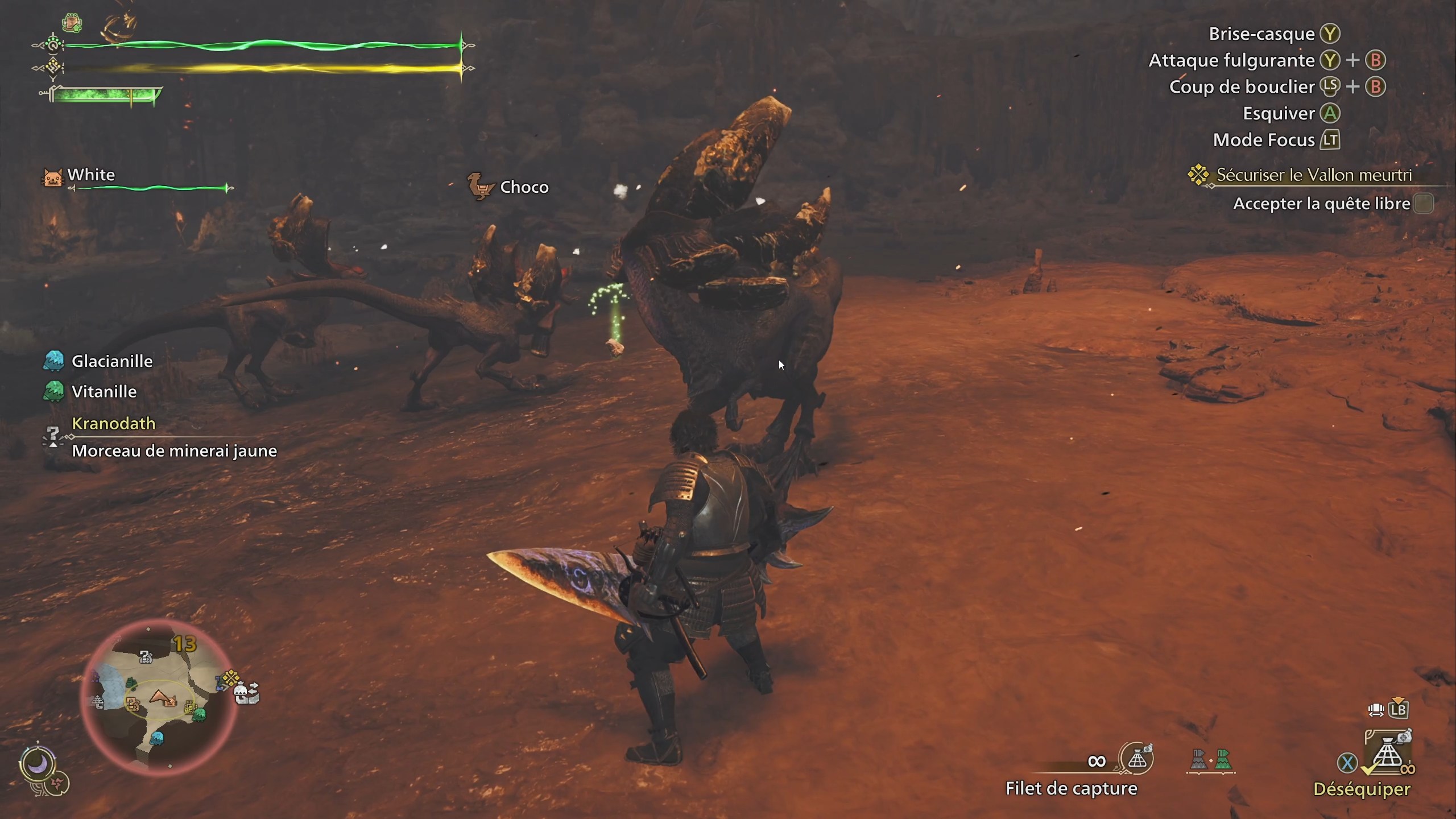Select the Kranodath entry in the monster list
Image resolution: width=1456 pixels, height=819 pixels.
coord(113,423)
